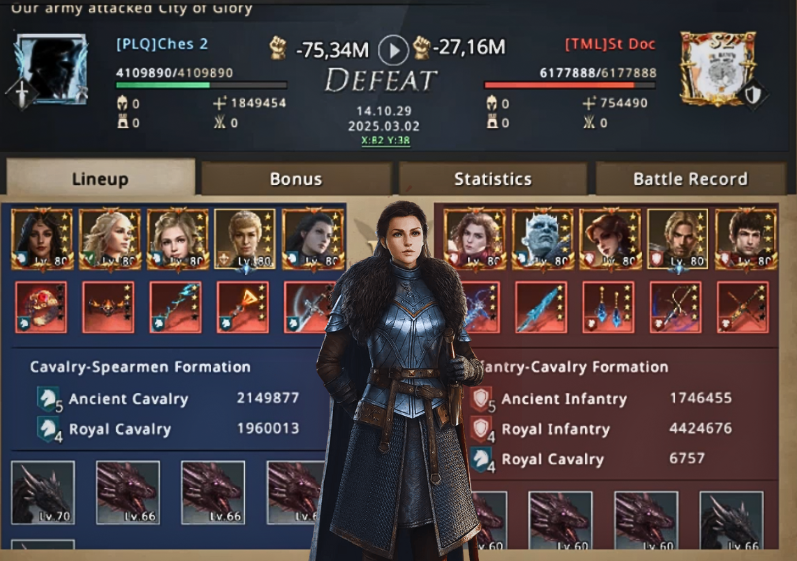Select the defender's Lv.66 black dragon
The image size is (797, 561).
(731, 521)
